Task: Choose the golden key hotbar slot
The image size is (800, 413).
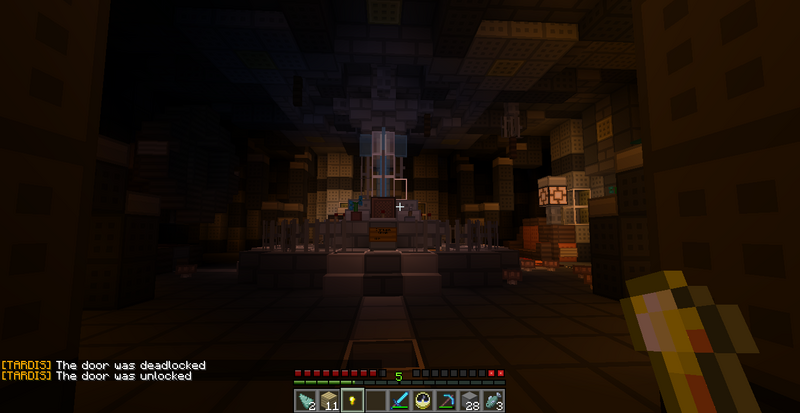Action: click(x=352, y=400)
